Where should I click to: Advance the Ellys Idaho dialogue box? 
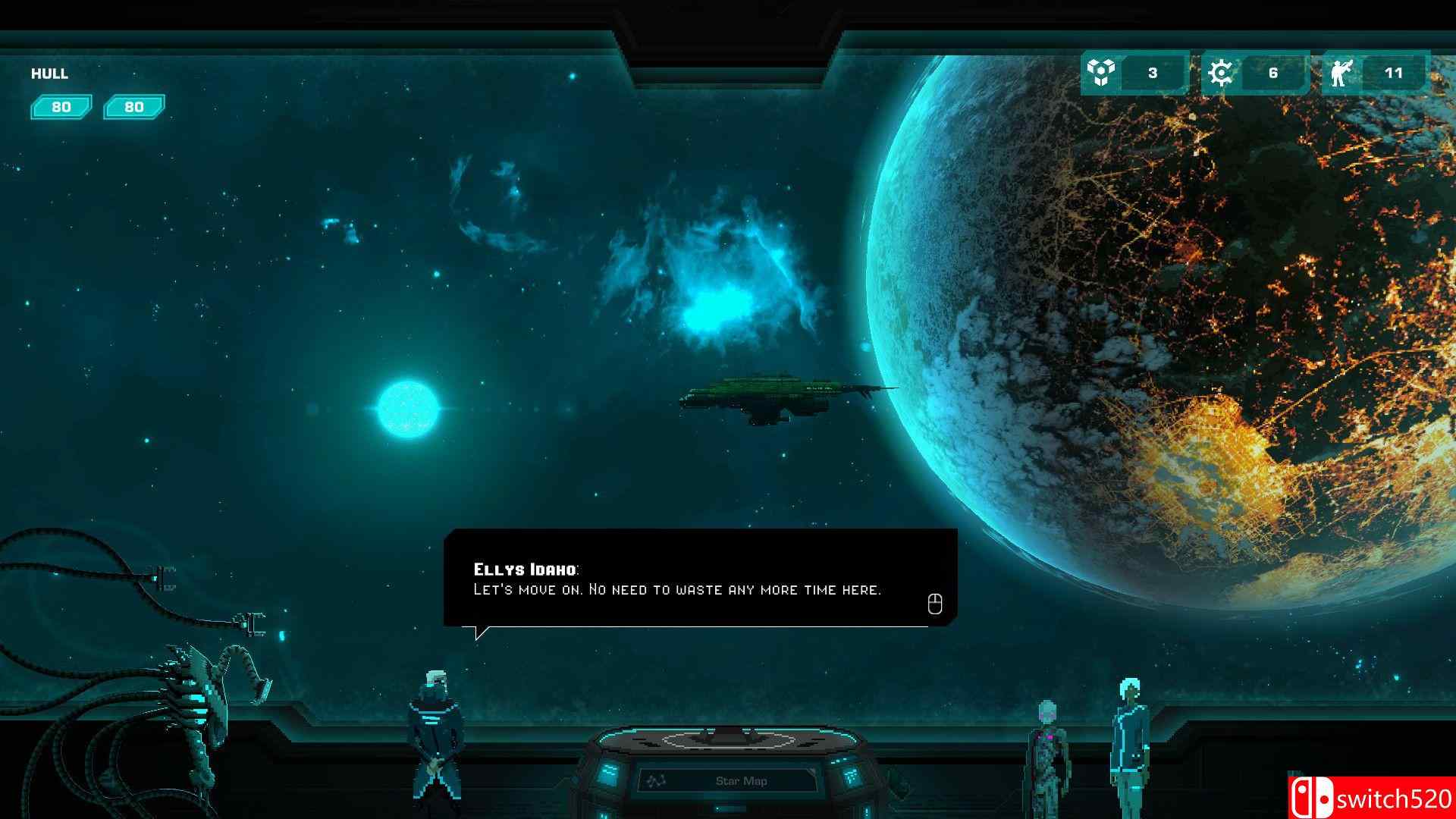935,604
